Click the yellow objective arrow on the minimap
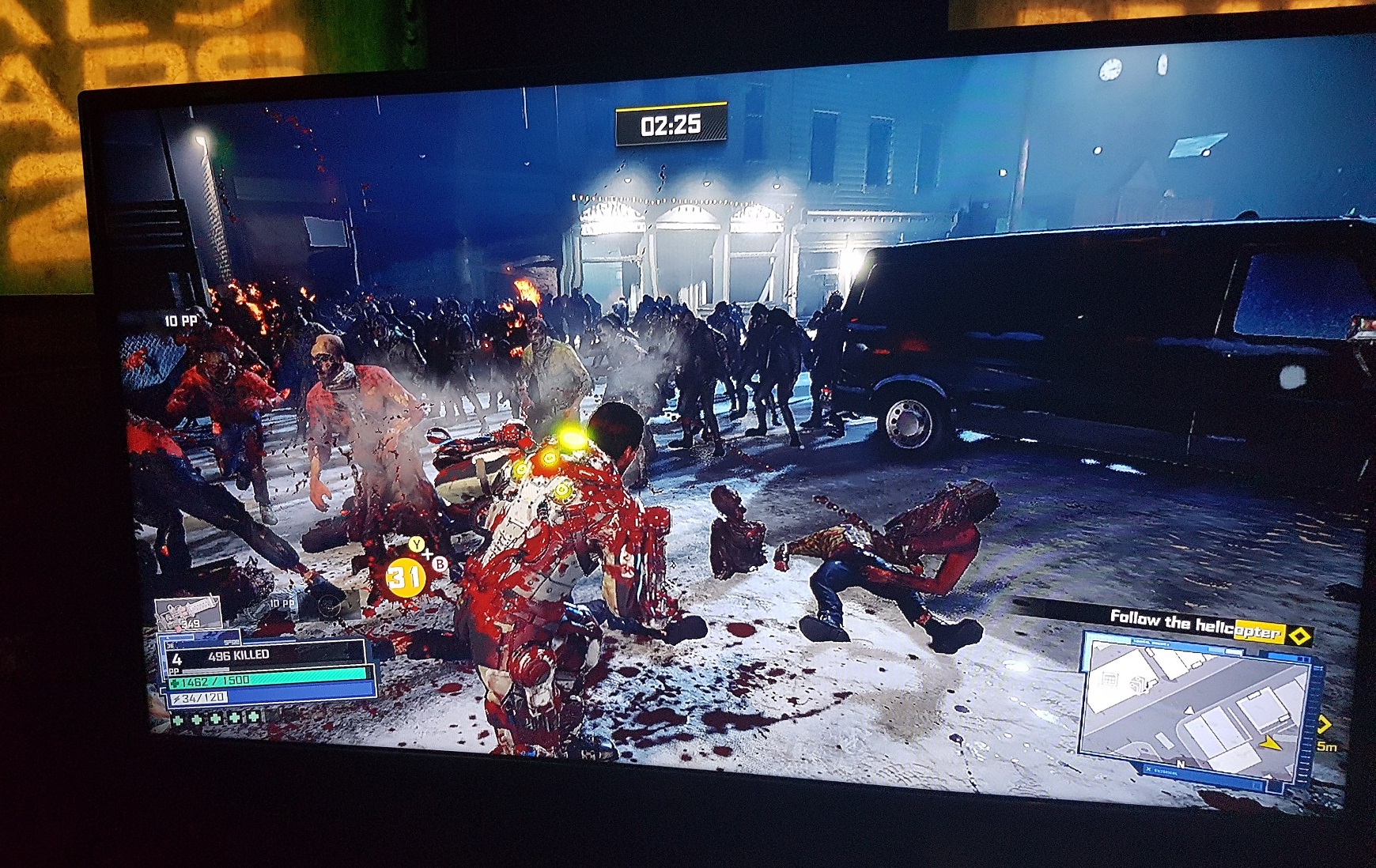The height and width of the screenshot is (868, 1376). 1270,742
